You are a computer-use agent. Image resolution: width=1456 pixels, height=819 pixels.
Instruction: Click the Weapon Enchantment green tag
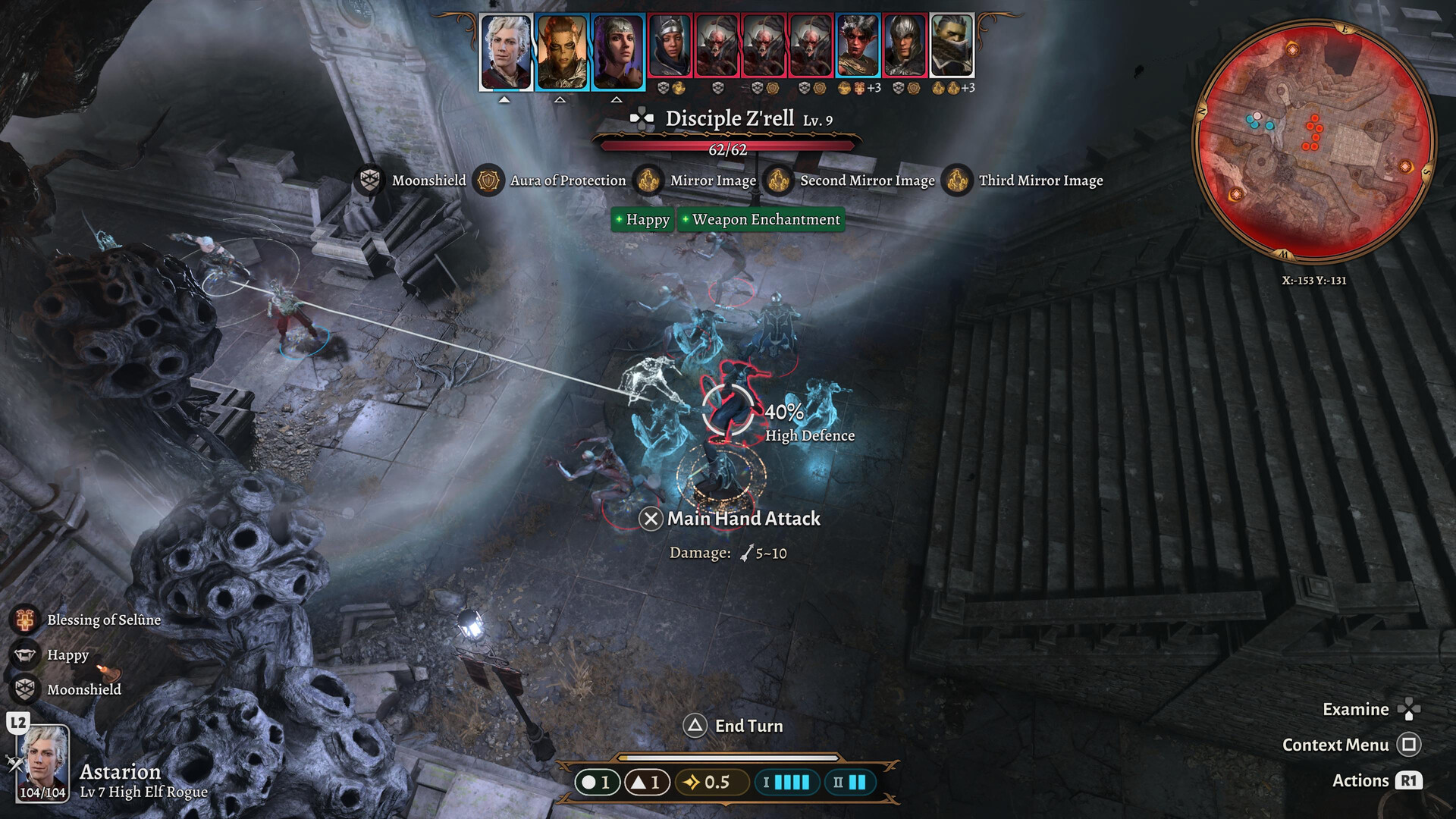click(x=761, y=220)
